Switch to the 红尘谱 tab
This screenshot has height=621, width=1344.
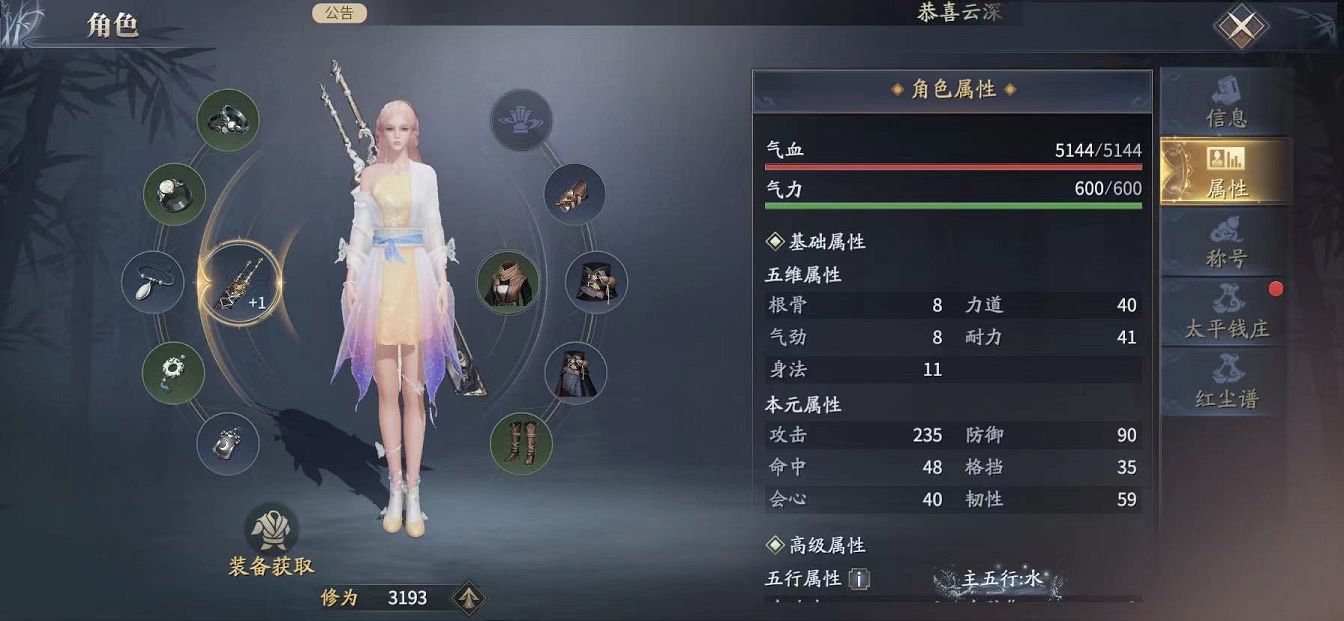tap(1225, 383)
